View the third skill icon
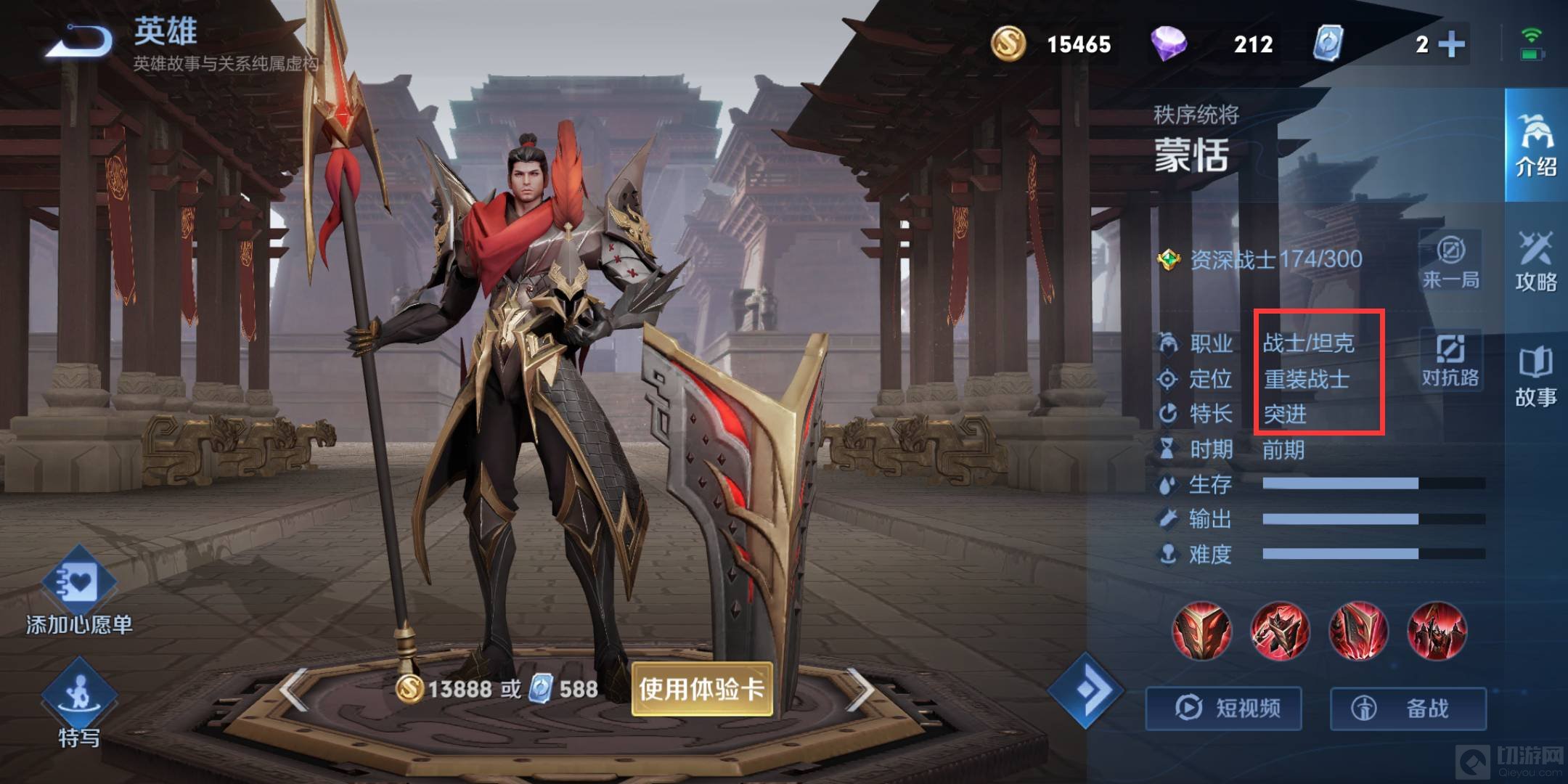Image resolution: width=1568 pixels, height=784 pixels. pyautogui.click(x=1358, y=630)
